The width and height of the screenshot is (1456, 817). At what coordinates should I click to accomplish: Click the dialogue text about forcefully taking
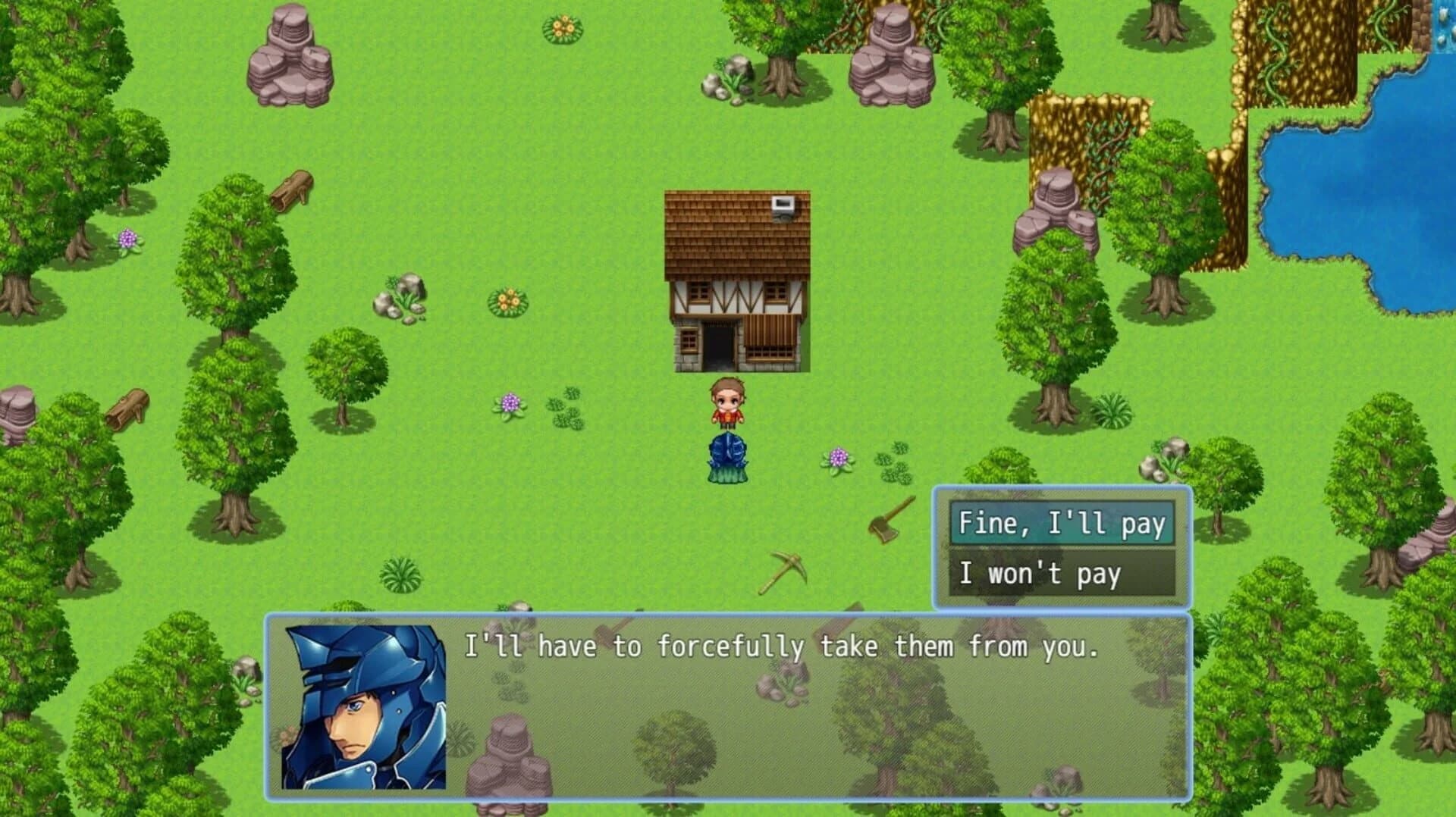coord(781,646)
